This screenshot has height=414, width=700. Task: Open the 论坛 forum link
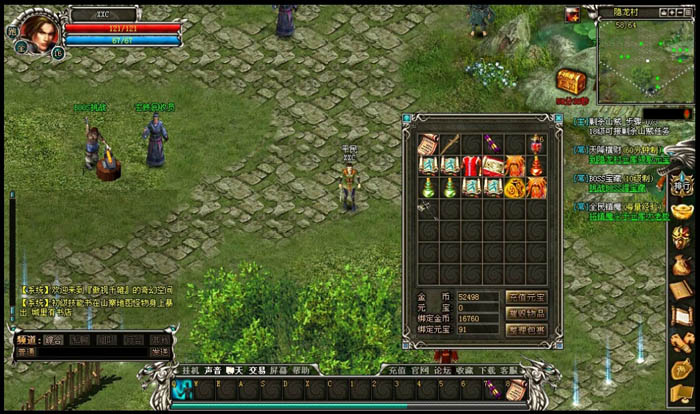pyautogui.click(x=441, y=370)
